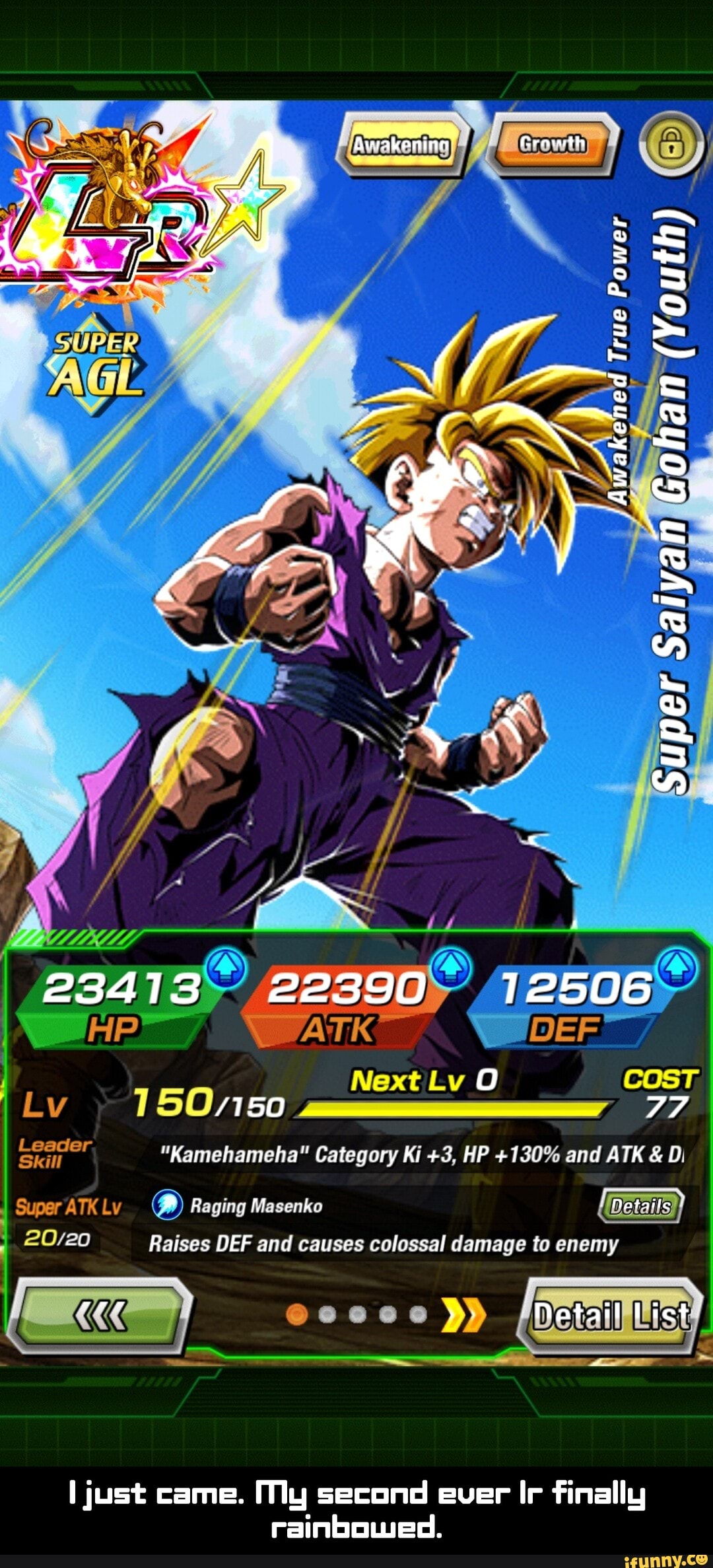Click the ATK boost arrow icon
This screenshot has height=1568, width=713.
click(452, 968)
